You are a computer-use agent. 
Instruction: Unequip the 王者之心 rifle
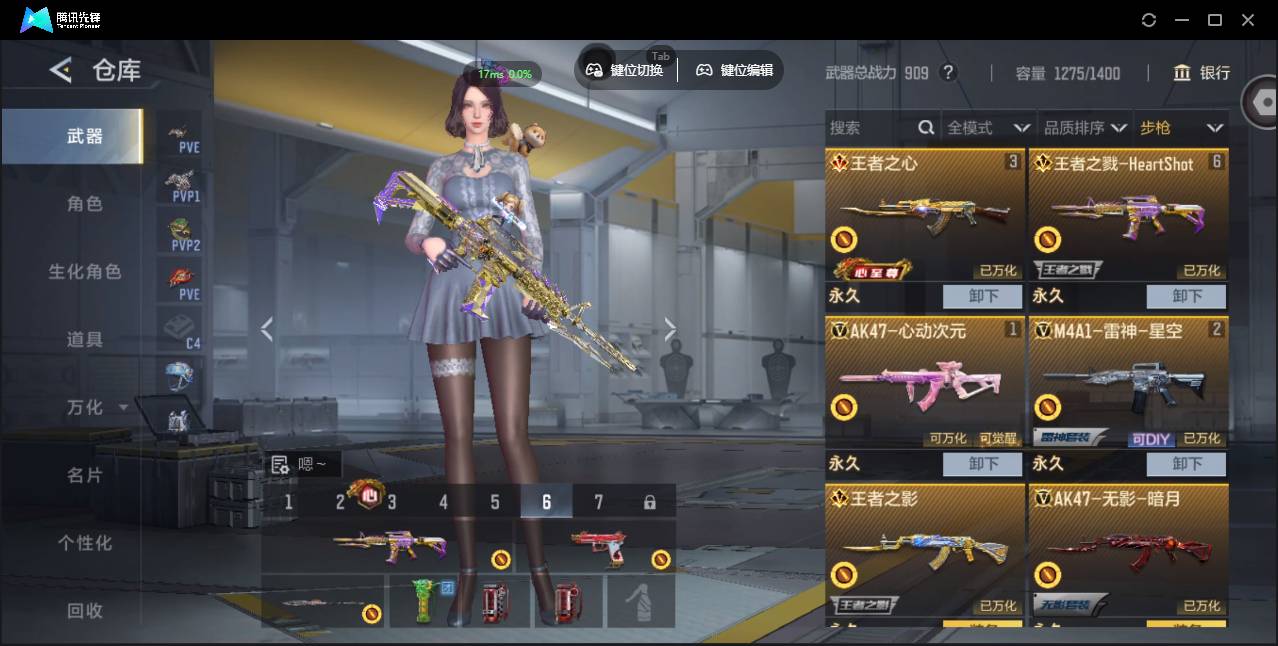click(x=983, y=296)
